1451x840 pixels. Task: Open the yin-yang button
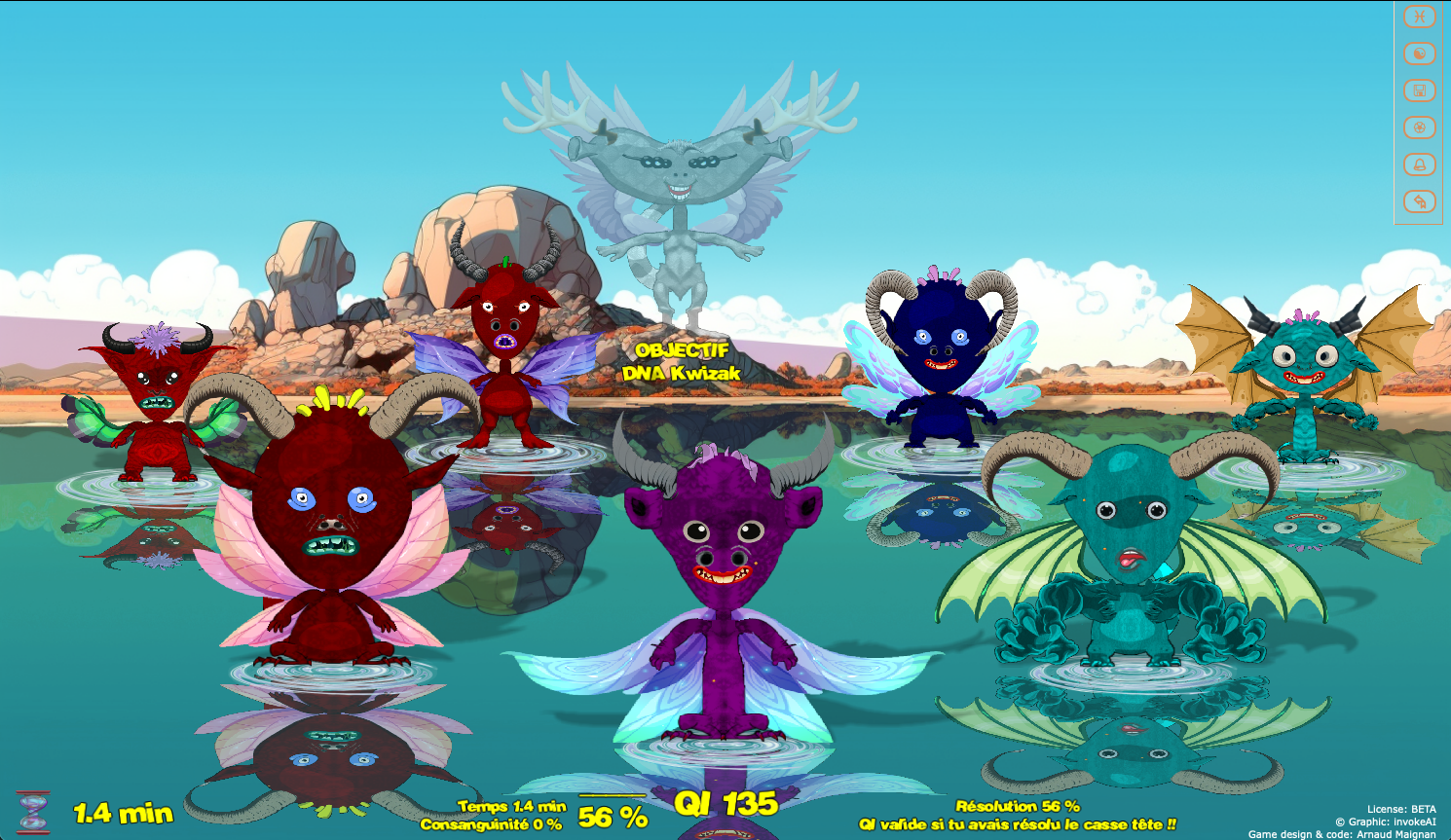pos(1420,54)
